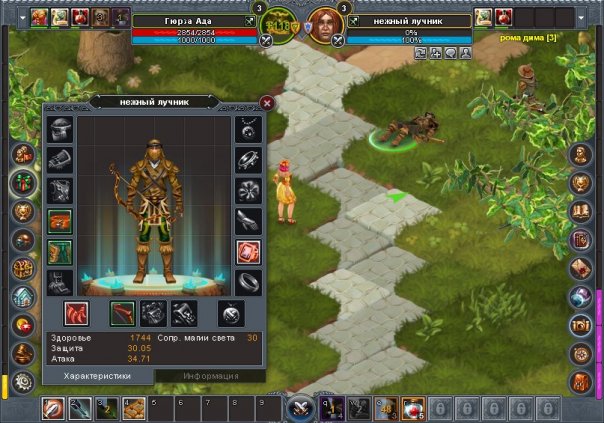The height and width of the screenshot is (423, 604).
Task: Select the boots equipment slot
Action: [59, 282]
